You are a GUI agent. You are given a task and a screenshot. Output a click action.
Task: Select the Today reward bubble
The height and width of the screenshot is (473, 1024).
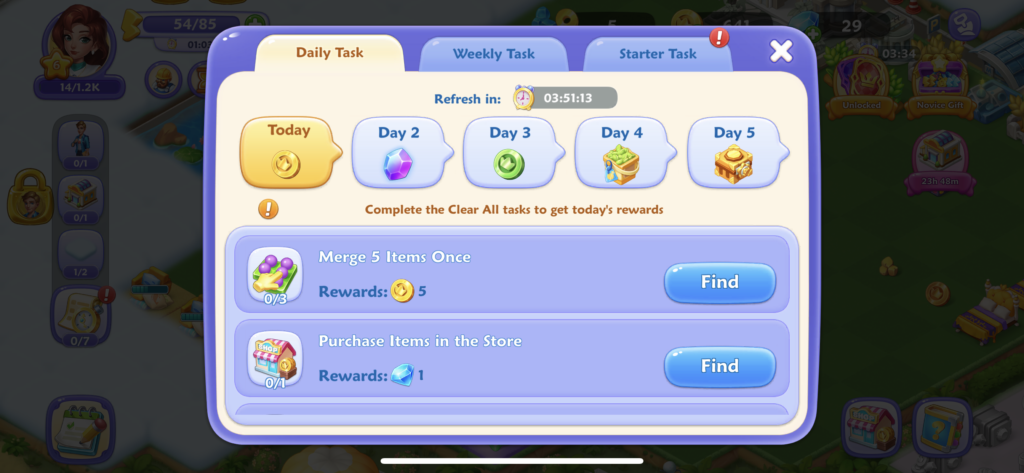point(288,152)
